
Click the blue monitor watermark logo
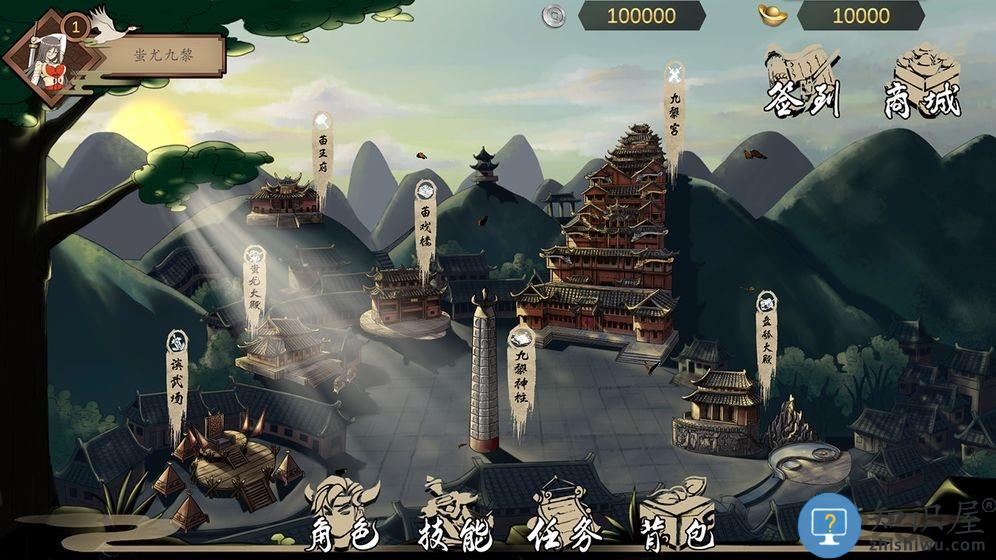tap(829, 524)
